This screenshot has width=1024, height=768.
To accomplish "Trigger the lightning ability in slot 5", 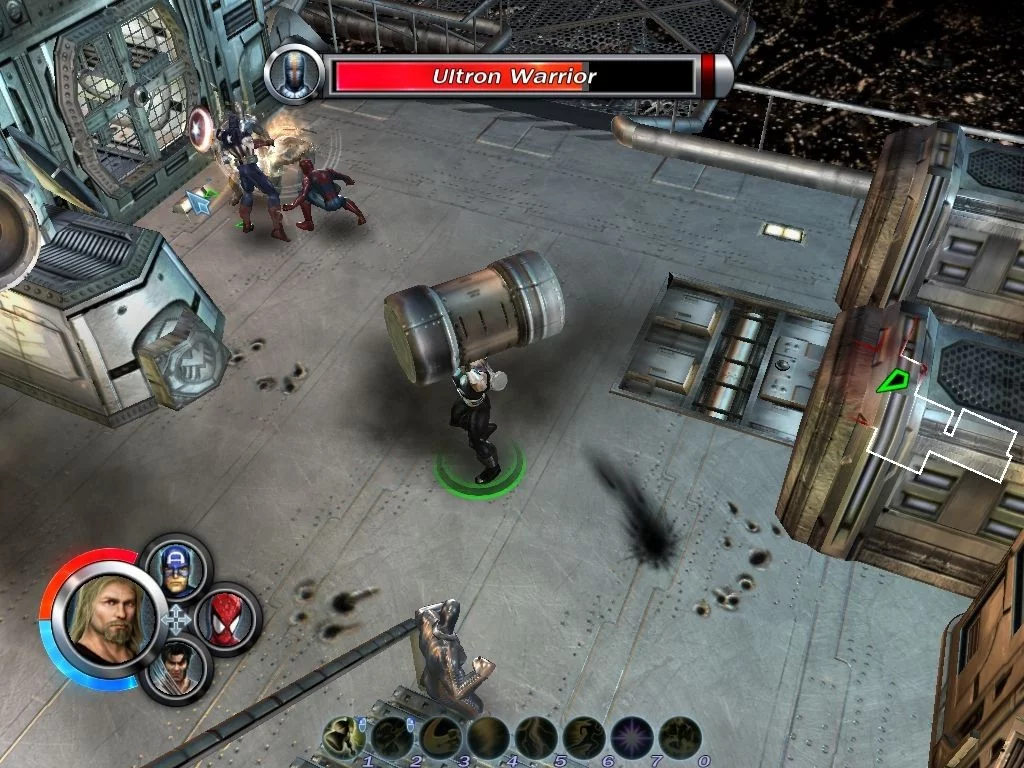I will 536,738.
